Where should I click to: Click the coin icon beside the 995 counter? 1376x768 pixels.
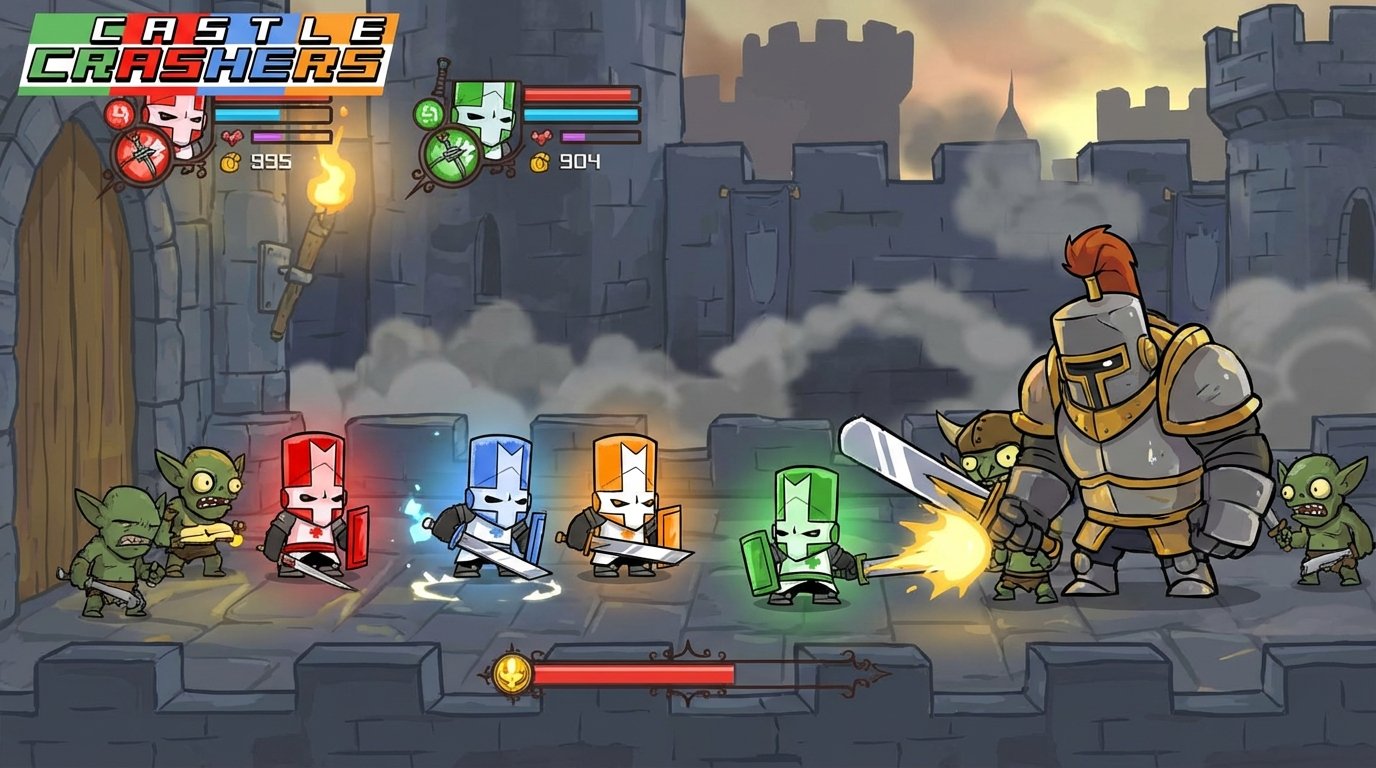coord(229,162)
